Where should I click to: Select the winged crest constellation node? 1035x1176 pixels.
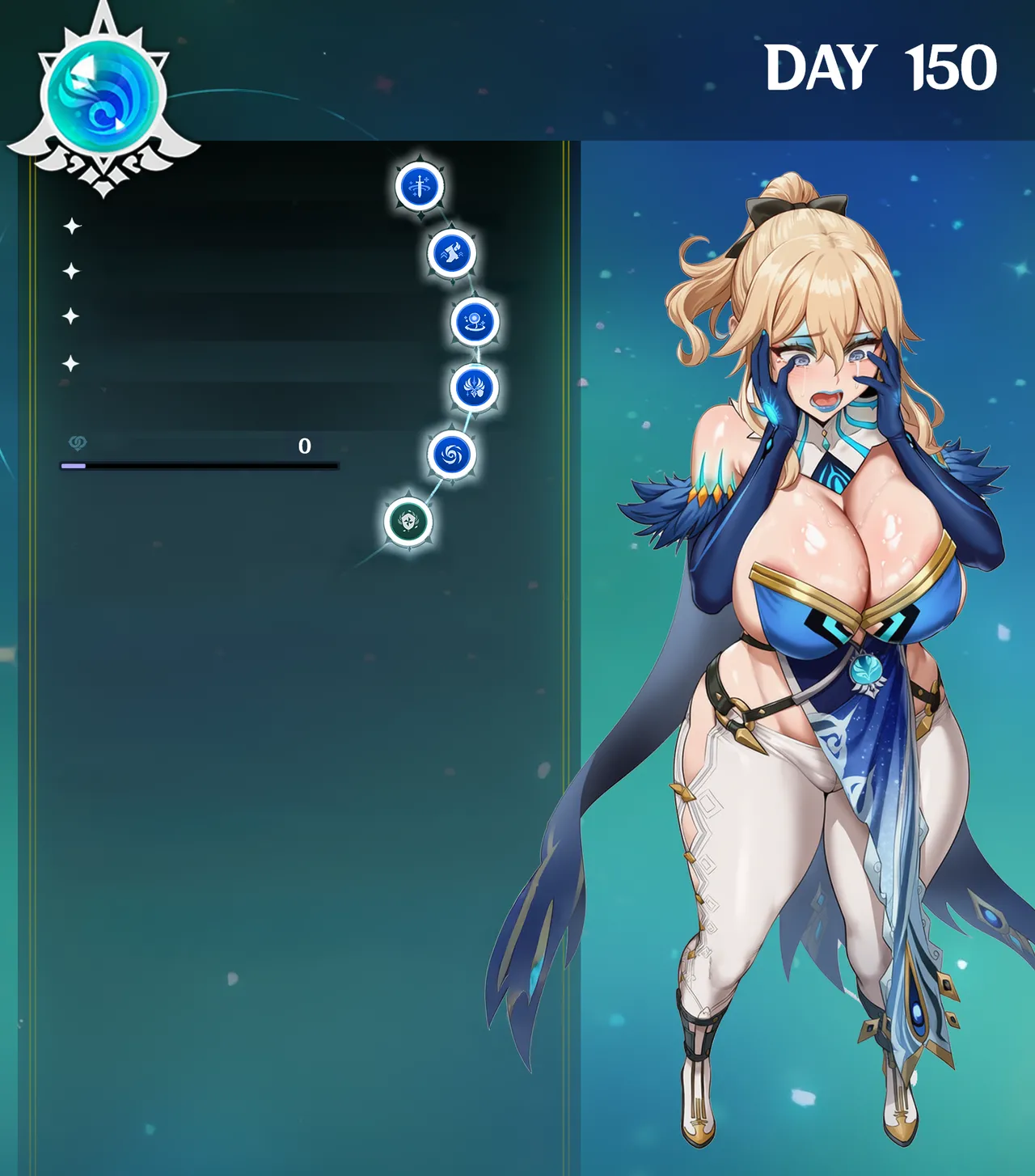474,387
